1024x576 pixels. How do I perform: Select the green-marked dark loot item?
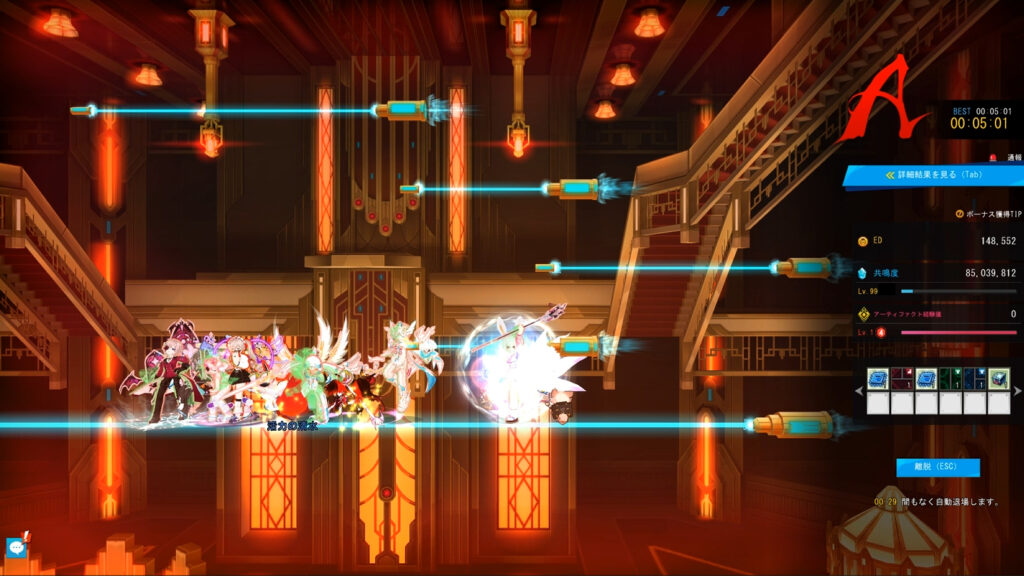coord(950,379)
